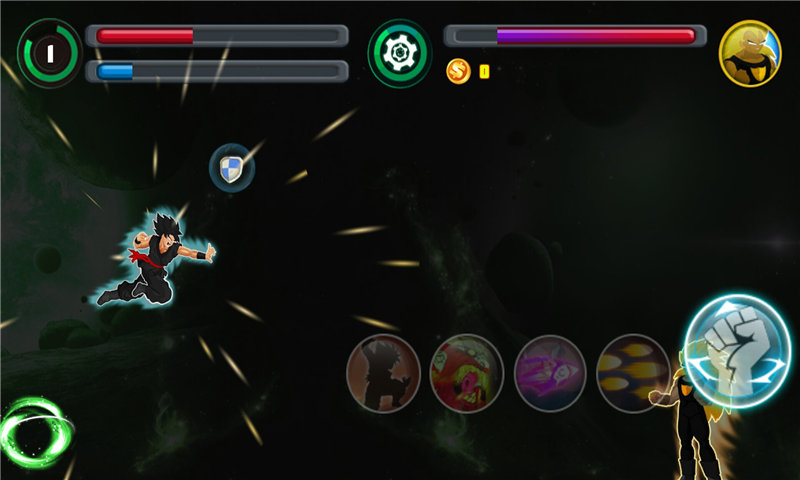This screenshot has width=800, height=480.
Task: Click the yellow enemy portrait
Action: point(749,53)
